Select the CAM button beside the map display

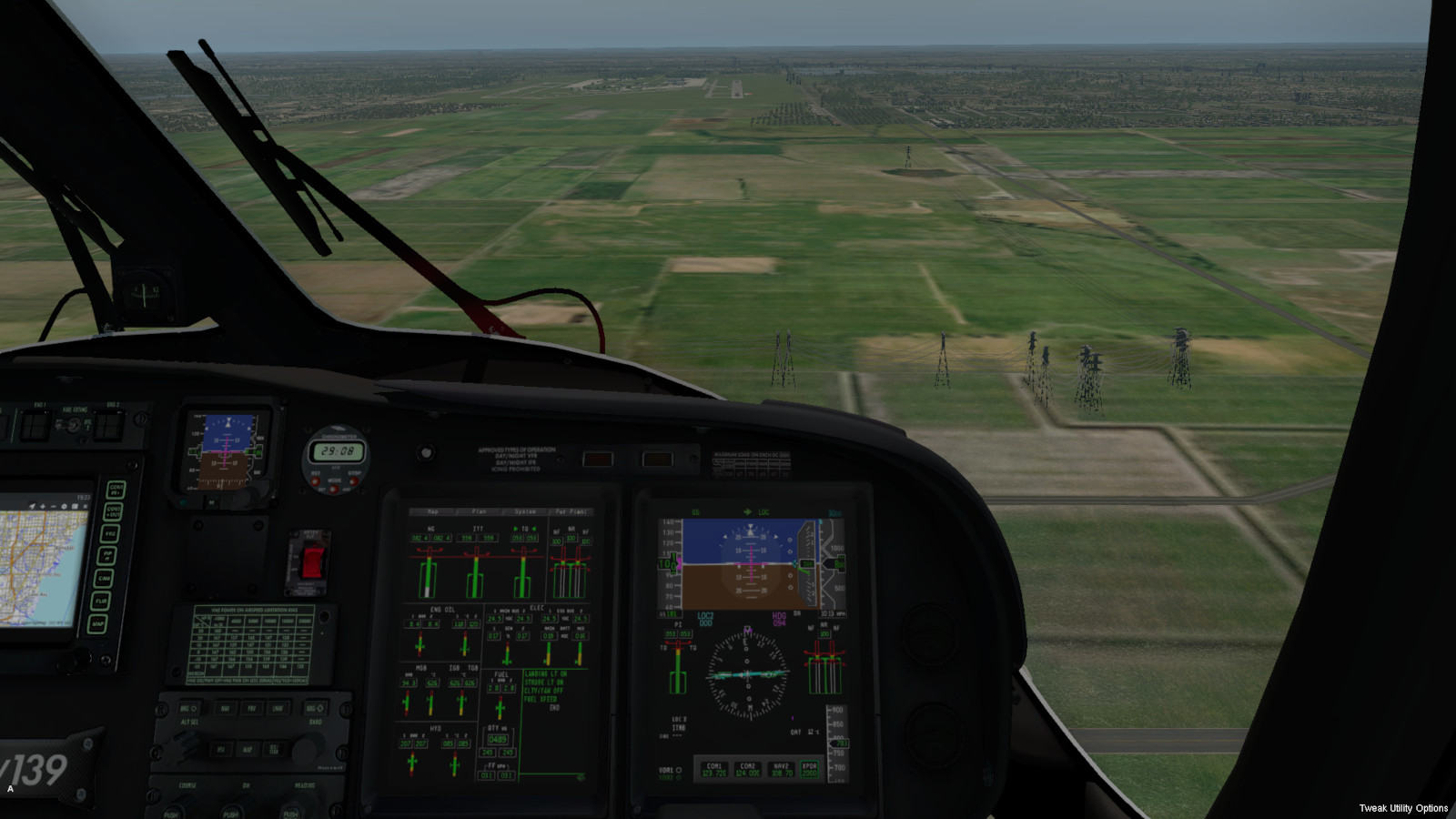pos(104,578)
